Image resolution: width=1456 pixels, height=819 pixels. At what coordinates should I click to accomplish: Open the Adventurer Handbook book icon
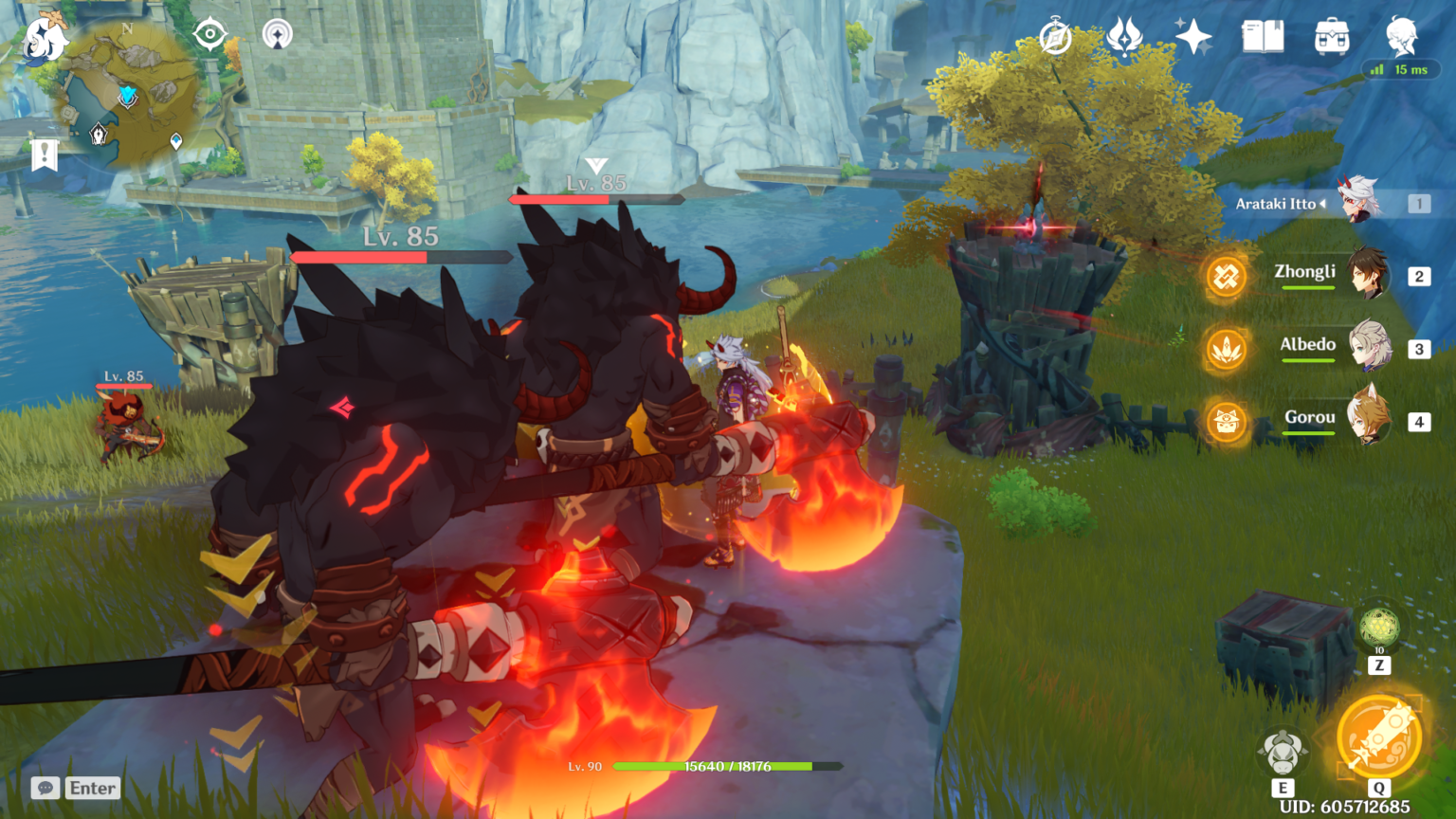(1263, 38)
